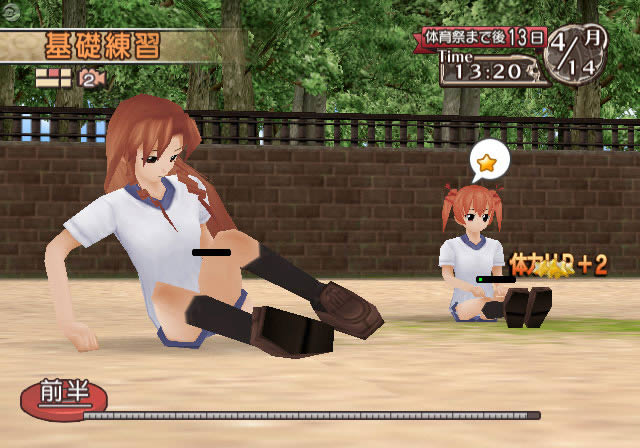Click the camera 2 view icon
The image size is (640, 448).
tap(93, 77)
